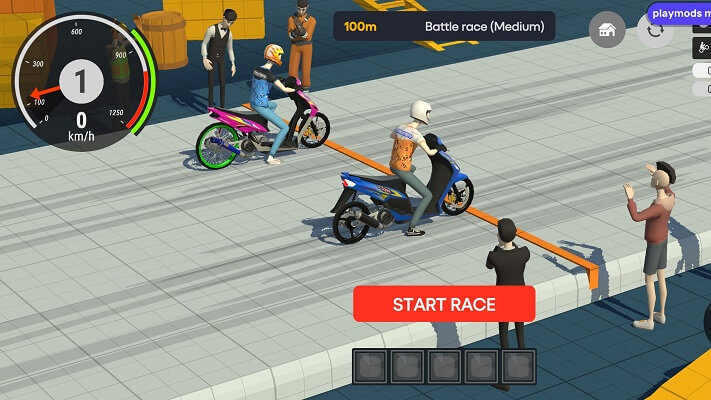
Task: Tap the circular refresh arrows button
Action: (654, 30)
